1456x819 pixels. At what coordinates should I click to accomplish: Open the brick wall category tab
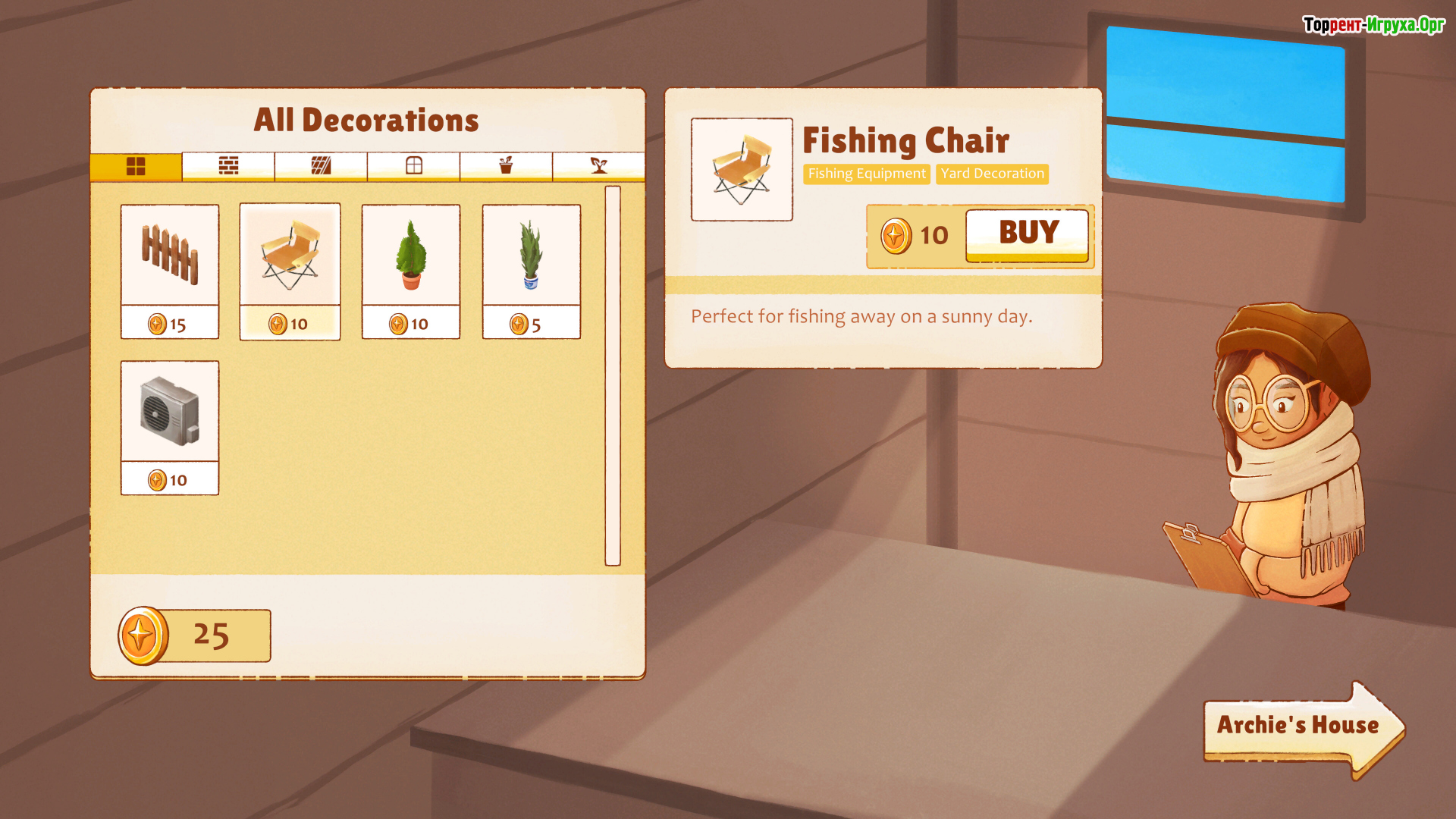228,166
